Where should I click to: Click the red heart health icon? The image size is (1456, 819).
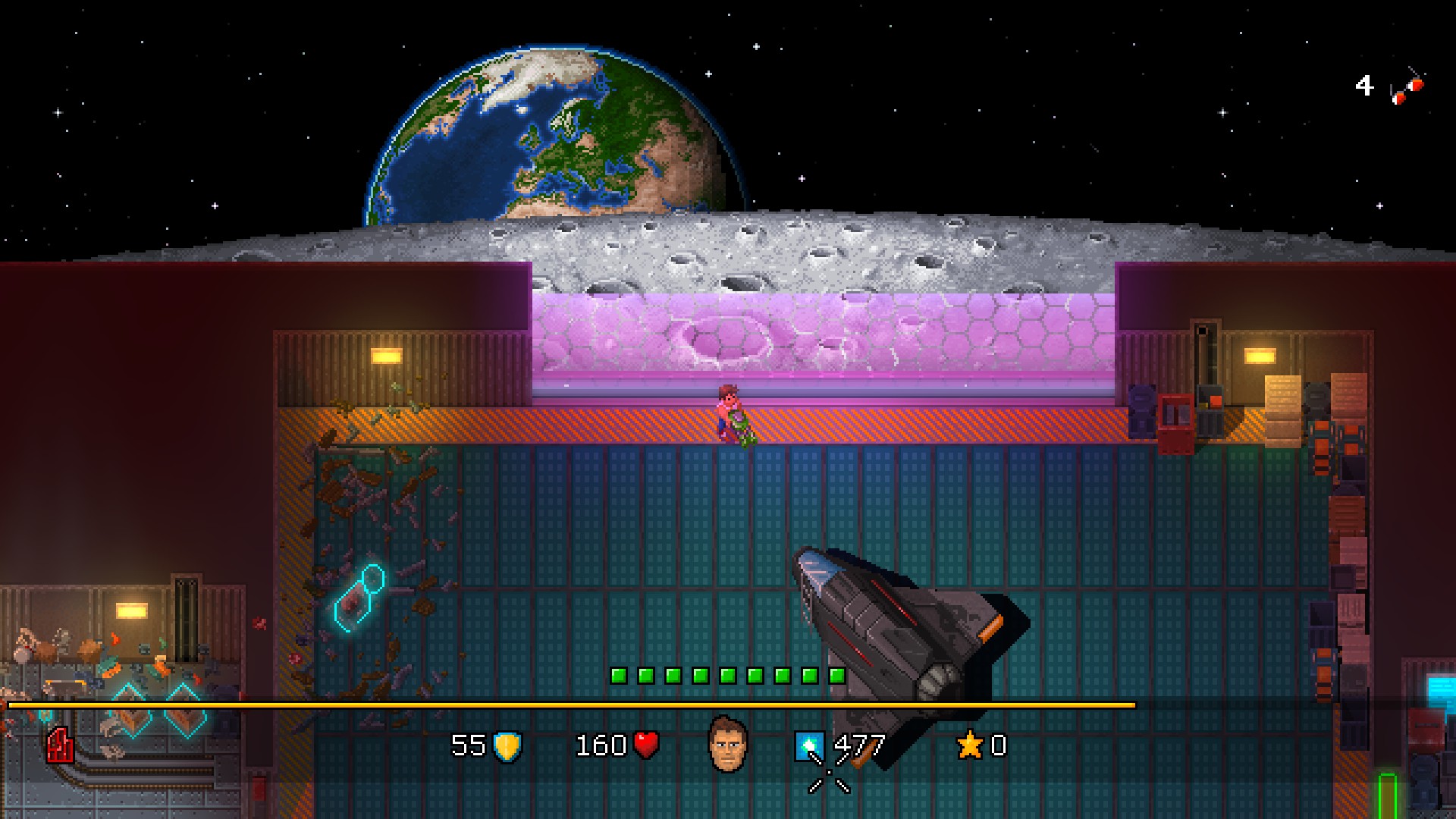(646, 745)
